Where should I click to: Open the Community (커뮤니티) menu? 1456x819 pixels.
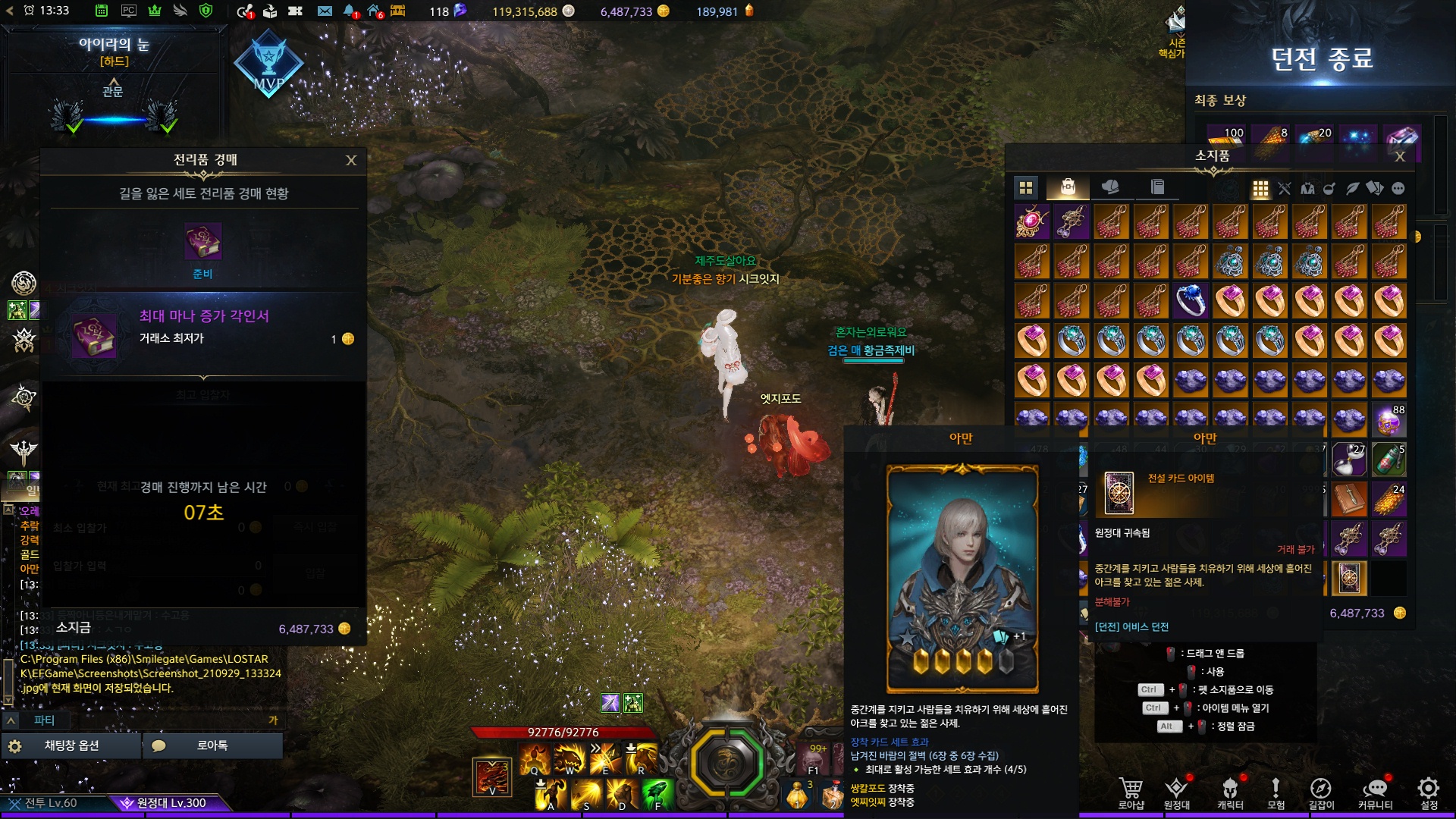click(1375, 792)
